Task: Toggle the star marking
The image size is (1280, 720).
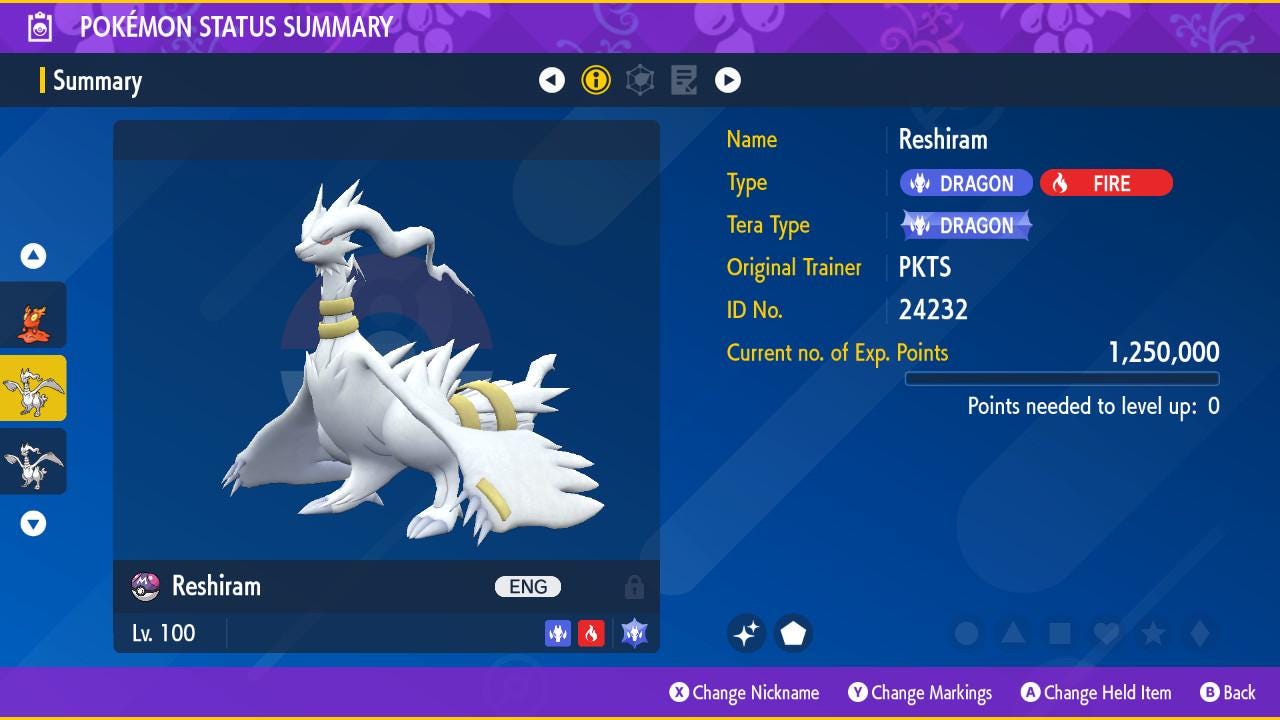Action: tap(1153, 633)
